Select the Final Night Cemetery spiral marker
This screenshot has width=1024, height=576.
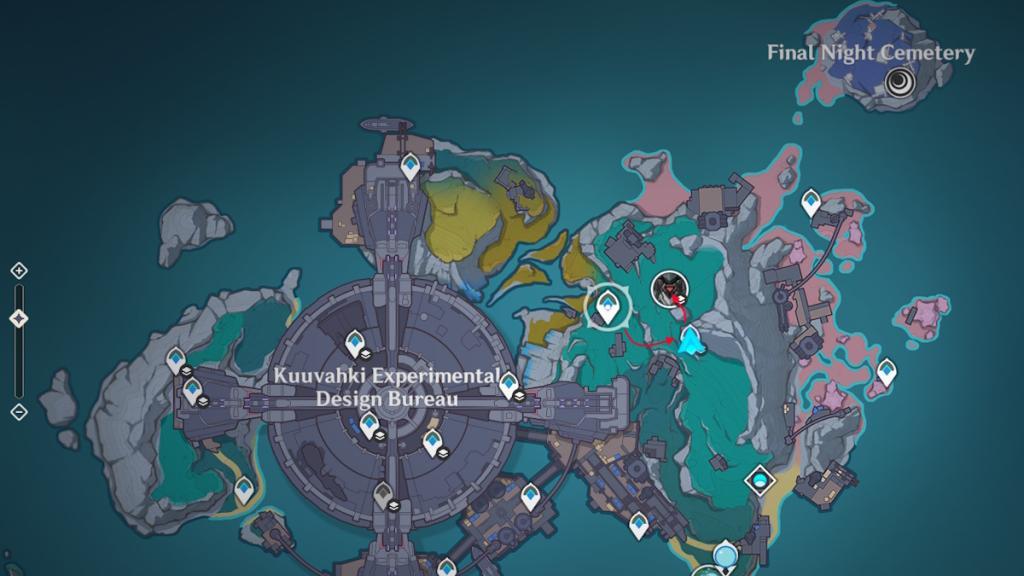899,81
